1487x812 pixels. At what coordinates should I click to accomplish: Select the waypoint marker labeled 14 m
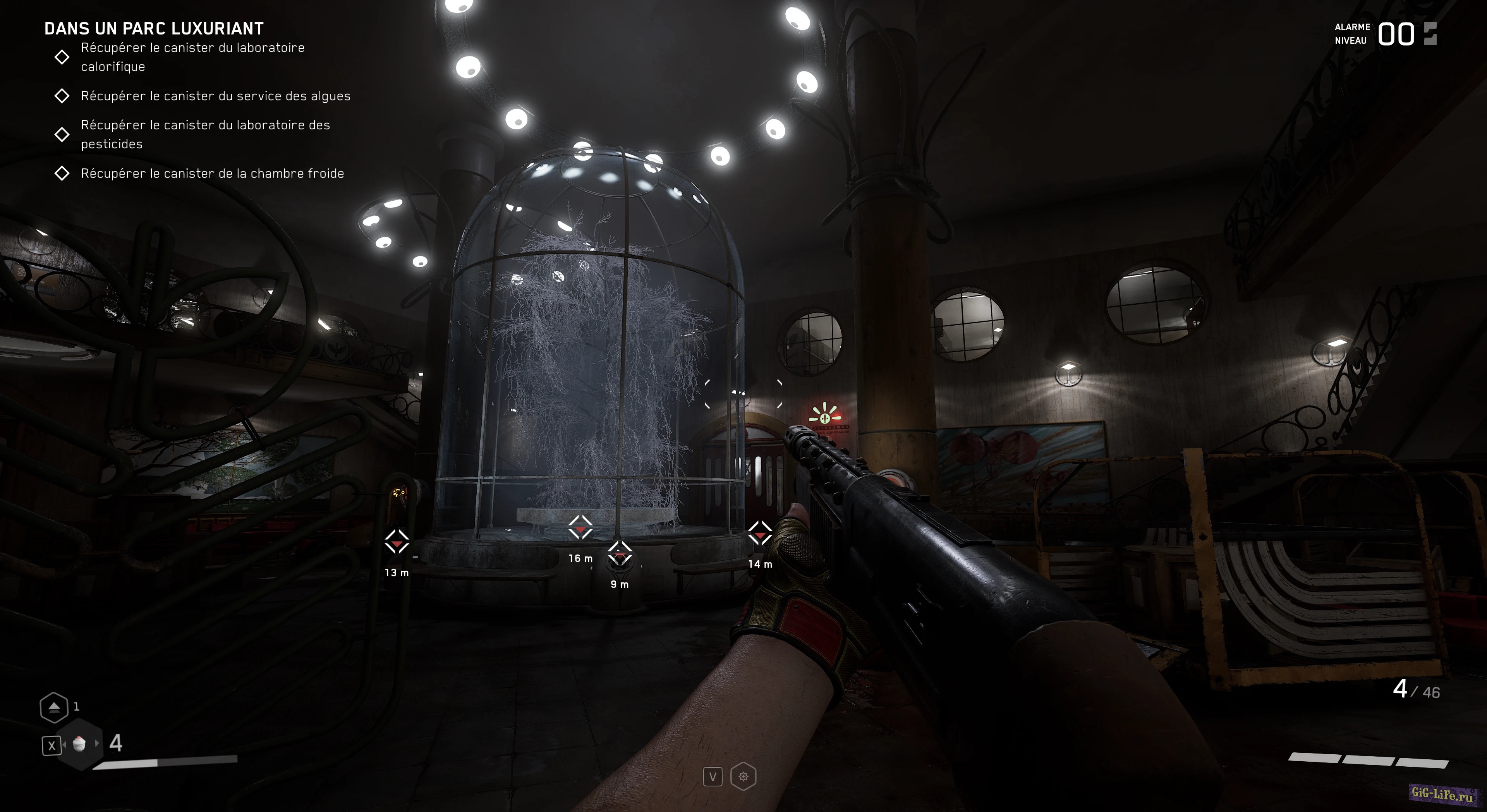[x=760, y=534]
